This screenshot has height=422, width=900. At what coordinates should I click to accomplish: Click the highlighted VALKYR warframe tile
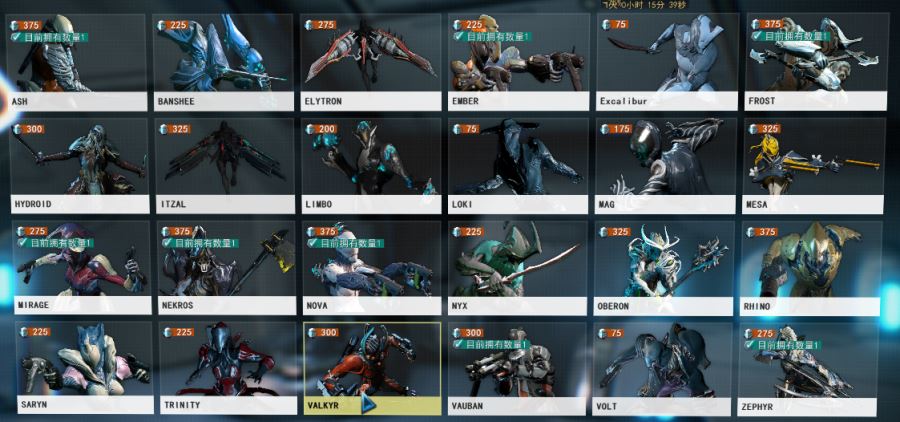click(x=372, y=368)
